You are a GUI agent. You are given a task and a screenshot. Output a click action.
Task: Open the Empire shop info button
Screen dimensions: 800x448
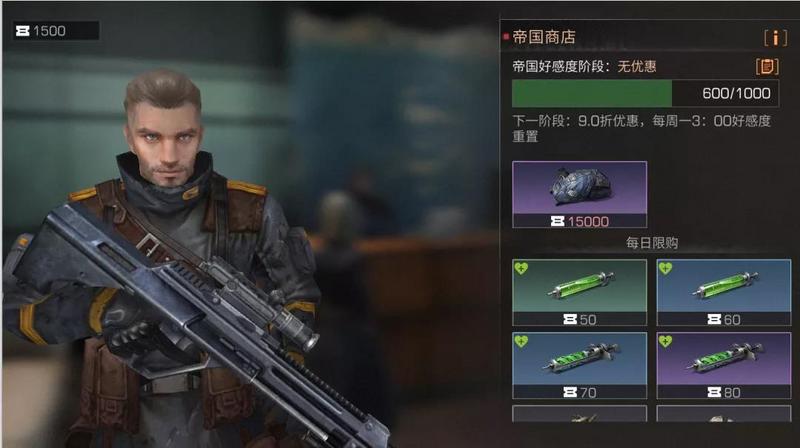click(775, 38)
